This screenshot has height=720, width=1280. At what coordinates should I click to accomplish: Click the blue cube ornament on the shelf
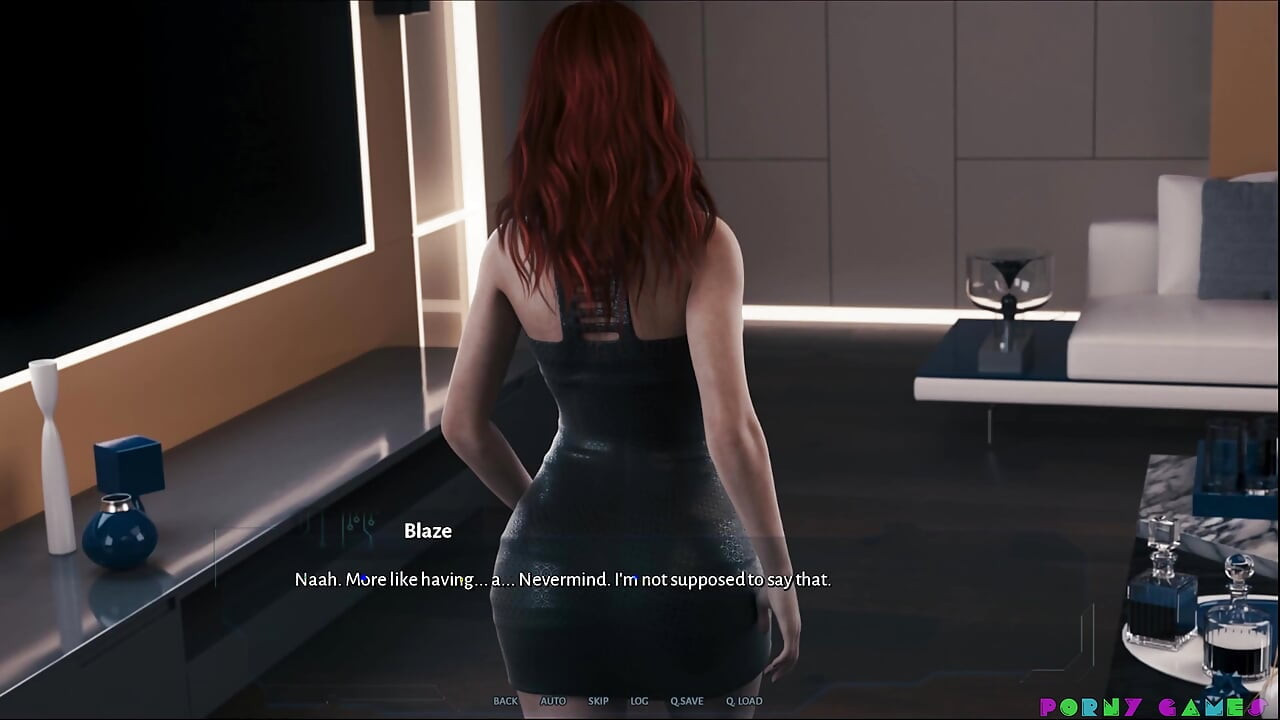130,465
